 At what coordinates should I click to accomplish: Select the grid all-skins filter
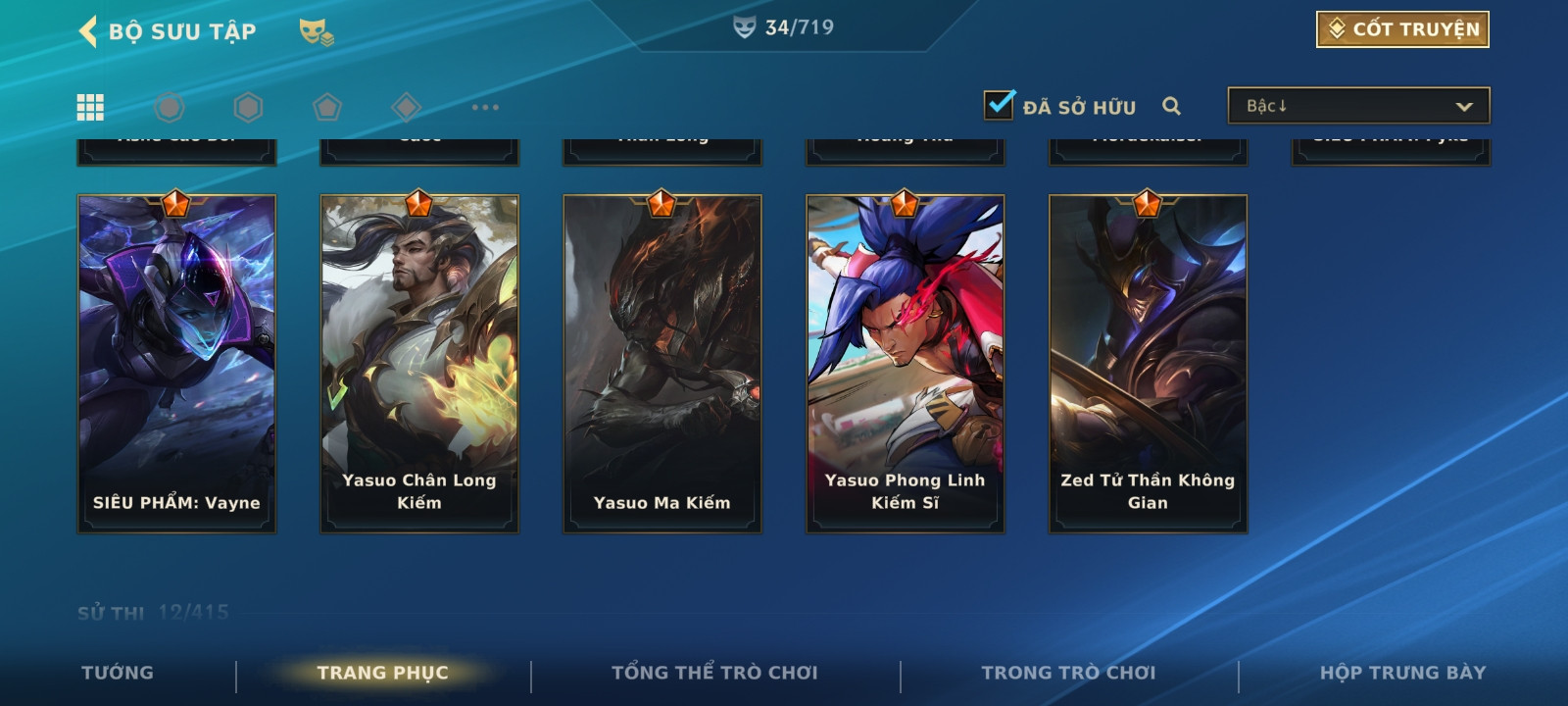coord(90,107)
